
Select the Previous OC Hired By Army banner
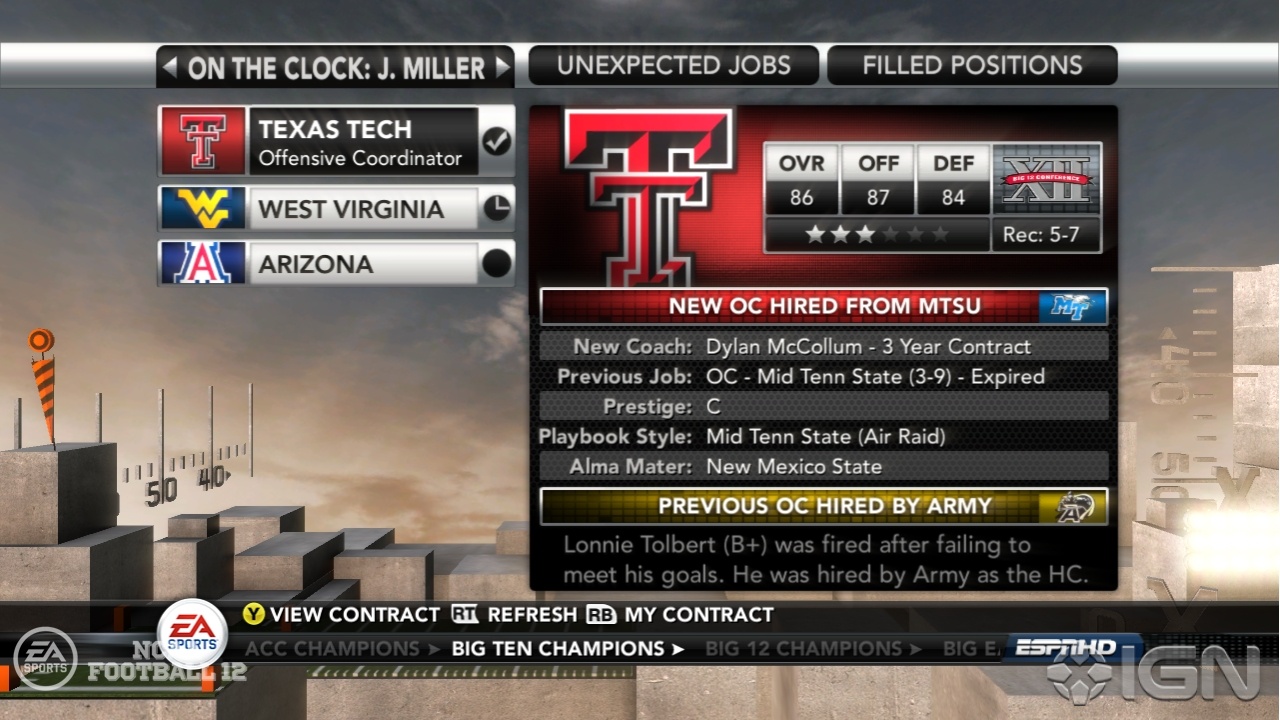click(x=824, y=506)
